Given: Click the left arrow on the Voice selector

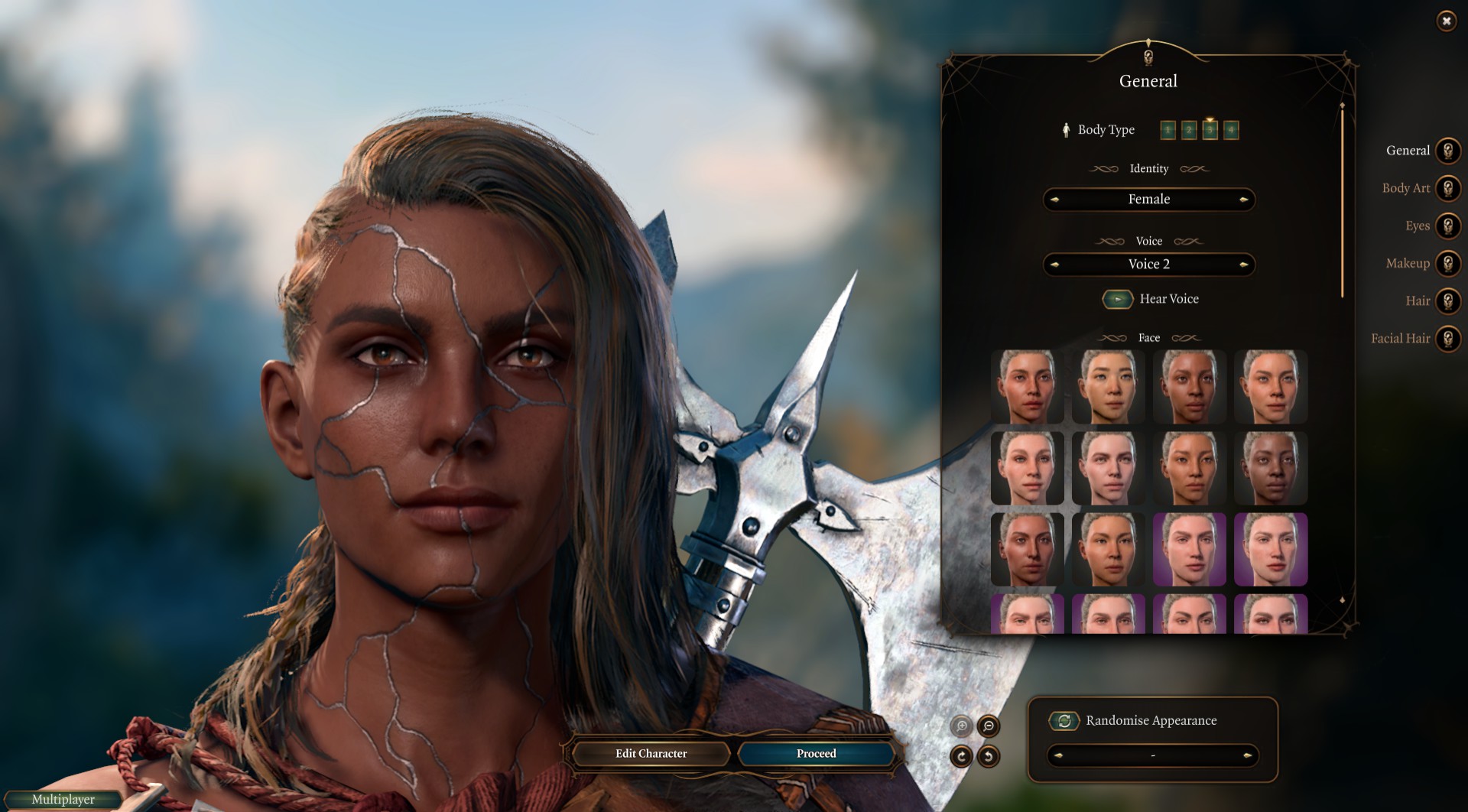Looking at the screenshot, I should (x=1054, y=265).
